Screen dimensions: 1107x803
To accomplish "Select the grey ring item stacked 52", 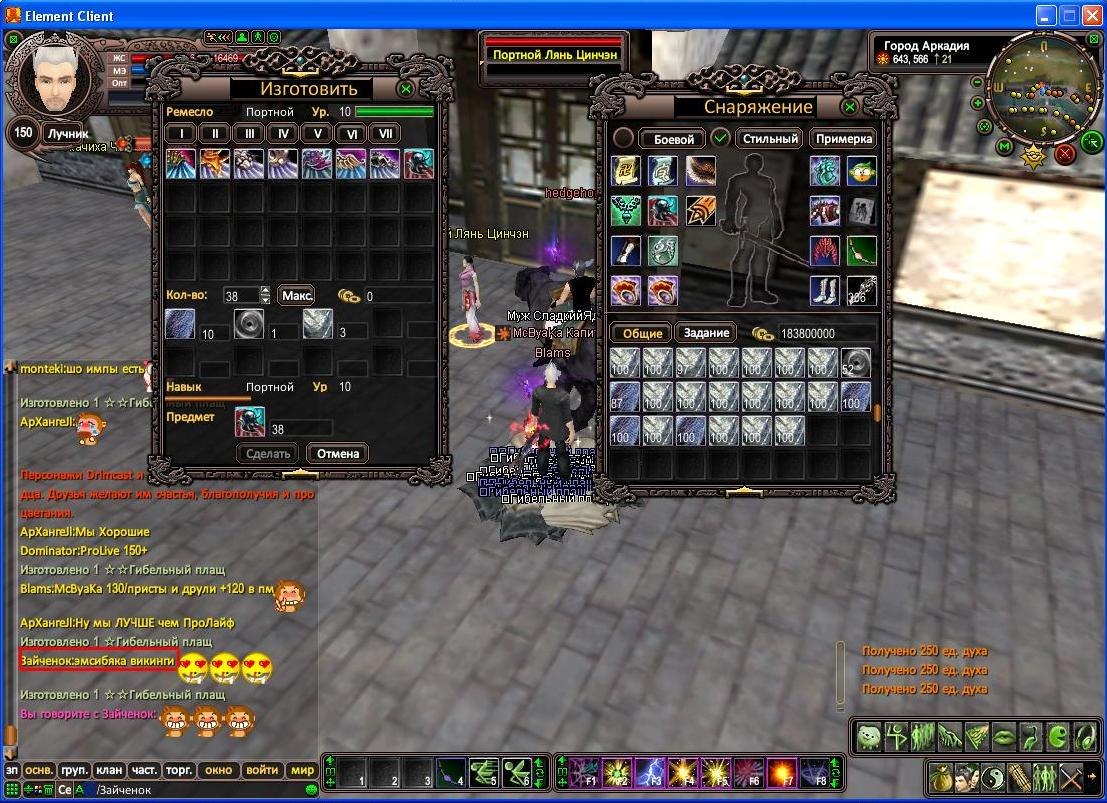I will point(856,363).
